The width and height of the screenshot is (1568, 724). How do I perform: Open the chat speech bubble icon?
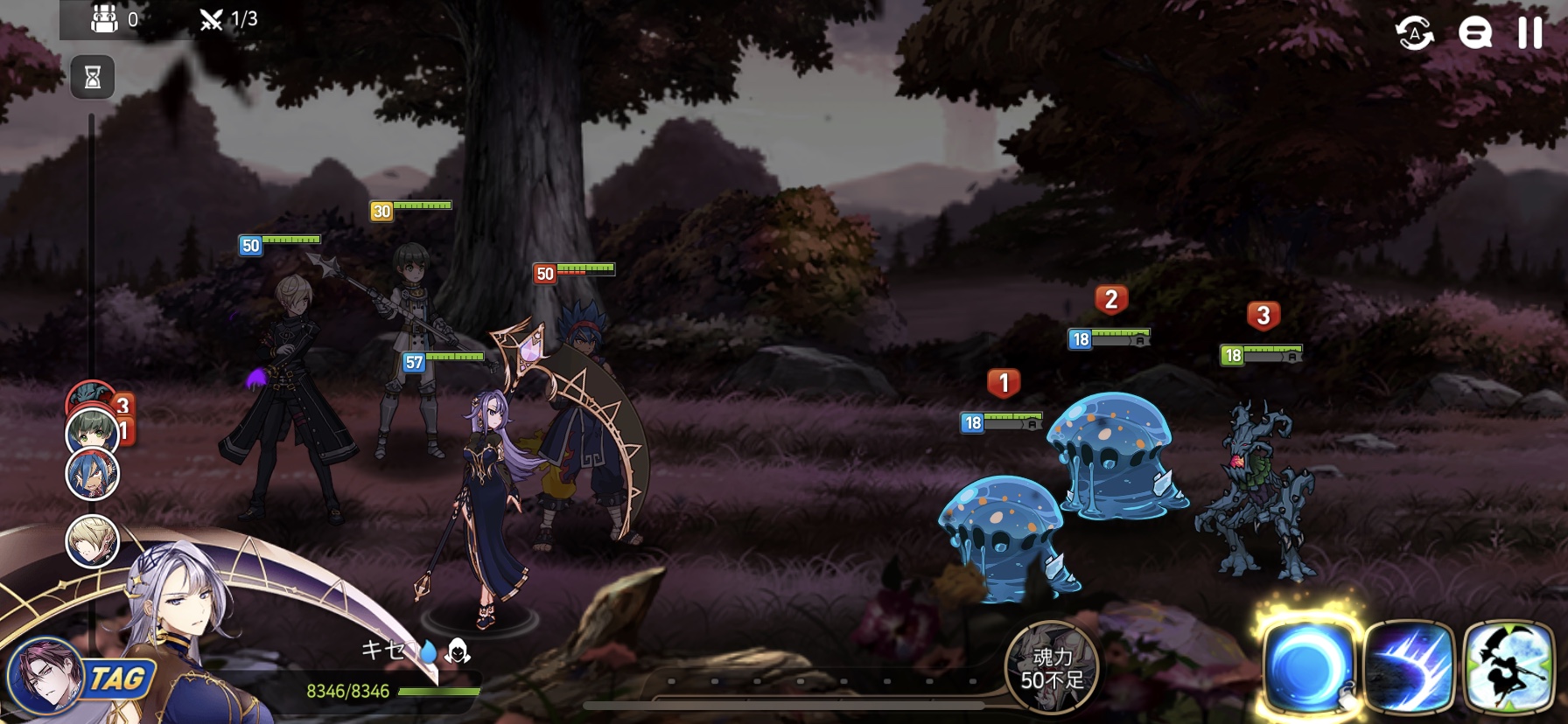click(x=1474, y=34)
